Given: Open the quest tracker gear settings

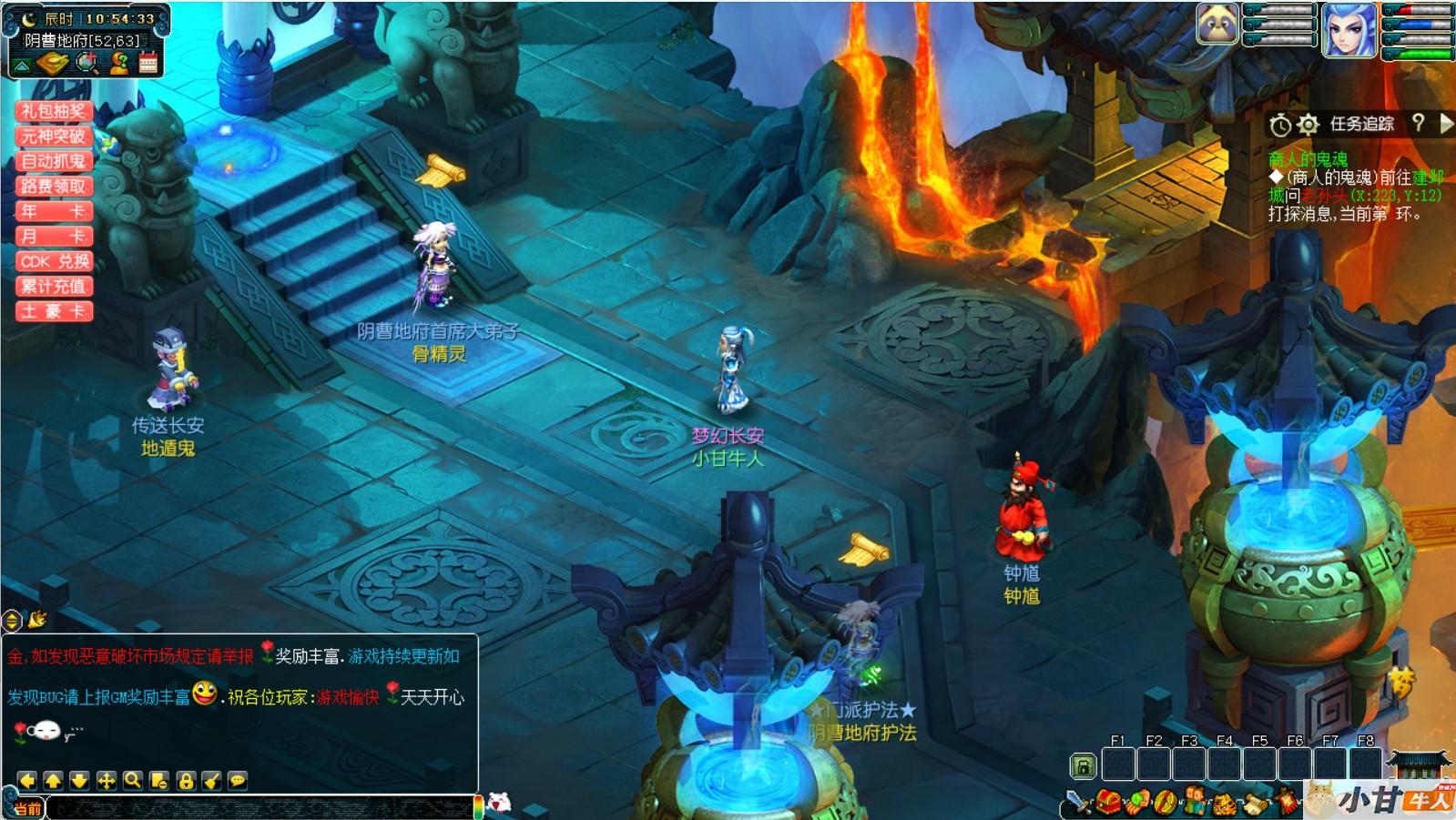Looking at the screenshot, I should 1308,125.
